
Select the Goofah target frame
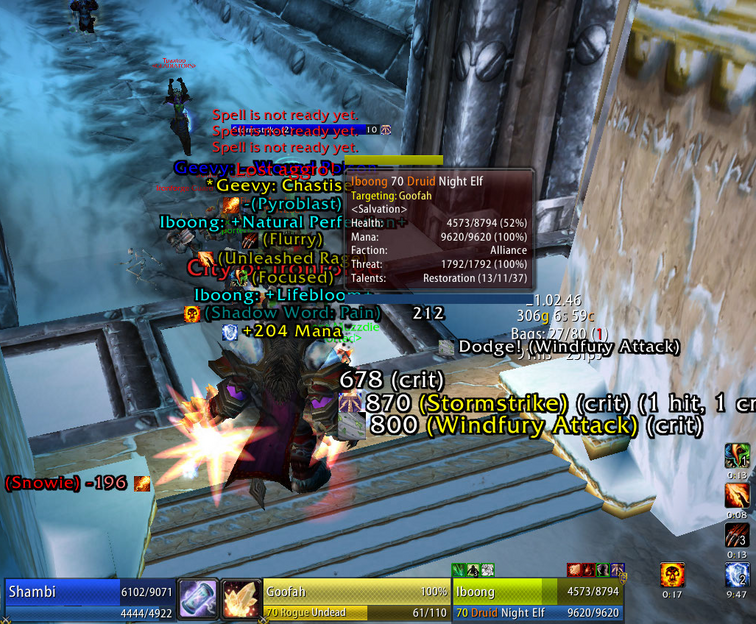355,600
